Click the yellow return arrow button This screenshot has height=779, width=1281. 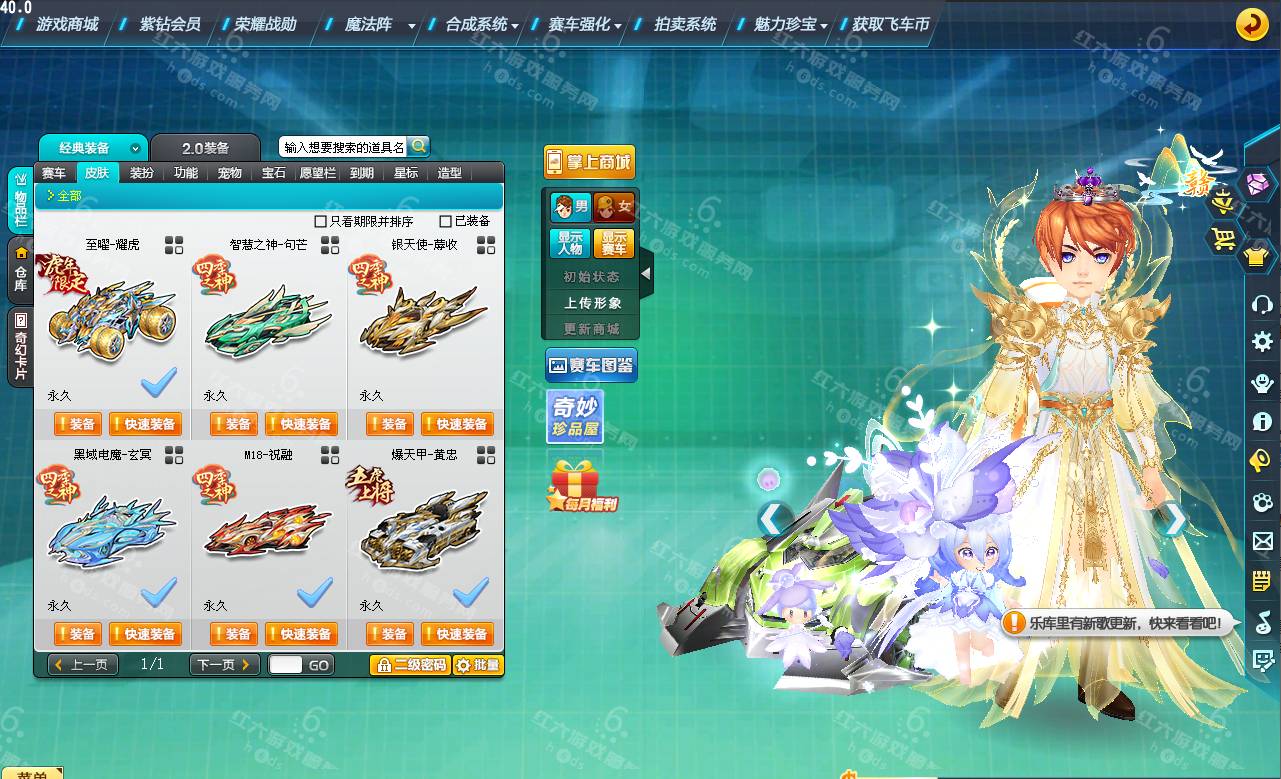[1251, 24]
